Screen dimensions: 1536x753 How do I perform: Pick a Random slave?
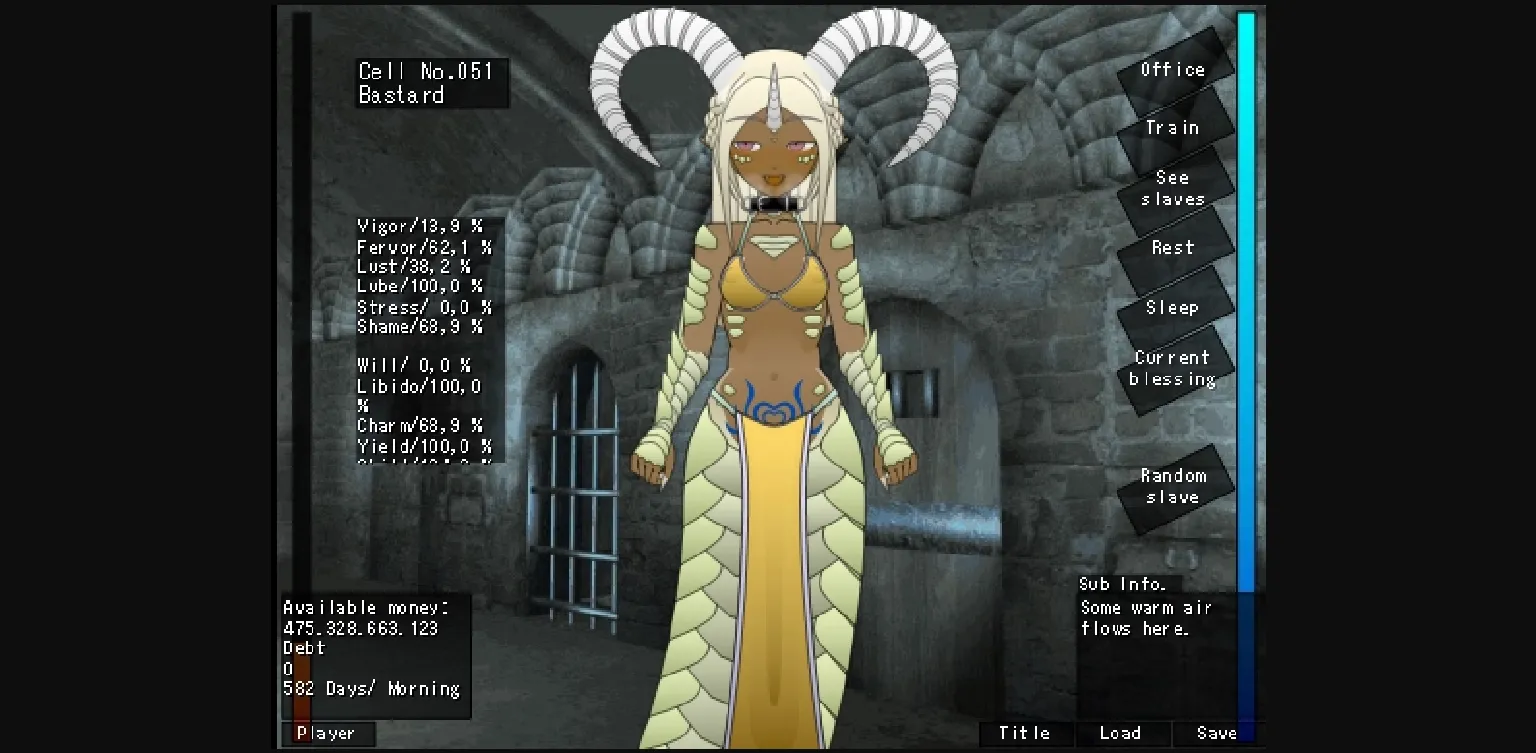pyautogui.click(x=1172, y=486)
